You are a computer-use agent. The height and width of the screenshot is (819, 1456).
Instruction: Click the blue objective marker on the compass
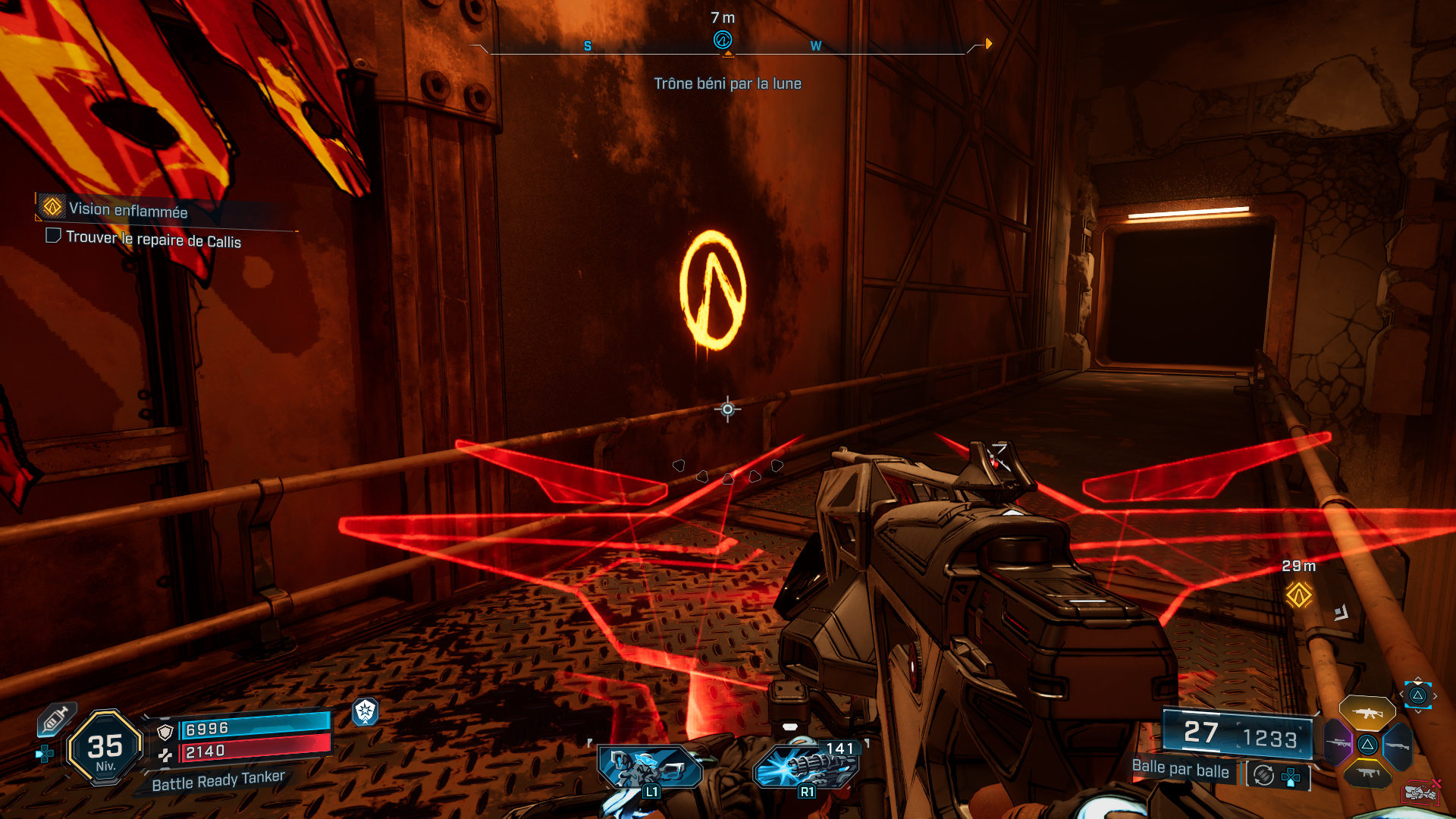coord(723,40)
